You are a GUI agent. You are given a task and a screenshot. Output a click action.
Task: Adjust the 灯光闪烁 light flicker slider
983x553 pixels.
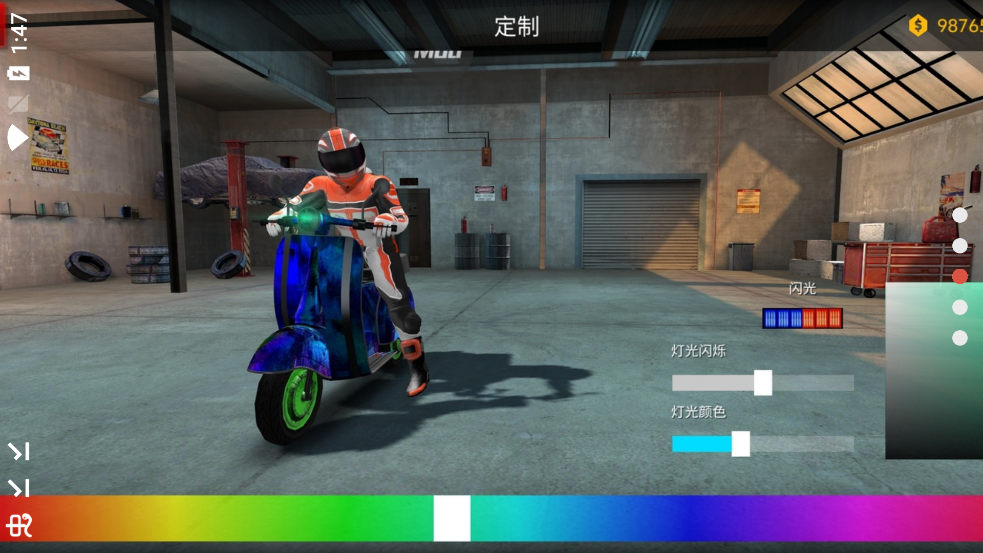(762, 383)
